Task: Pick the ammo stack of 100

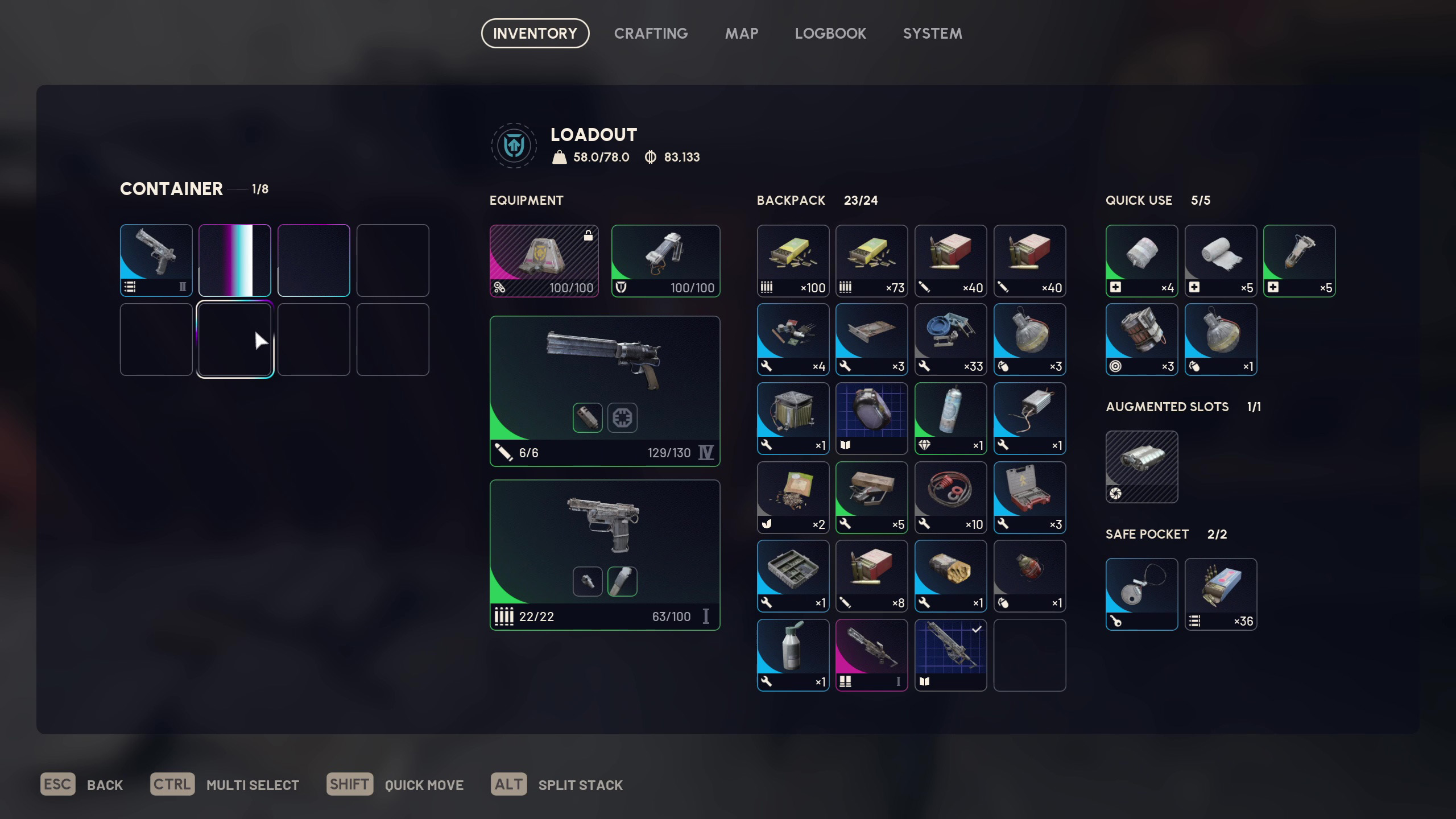Action: [793, 260]
